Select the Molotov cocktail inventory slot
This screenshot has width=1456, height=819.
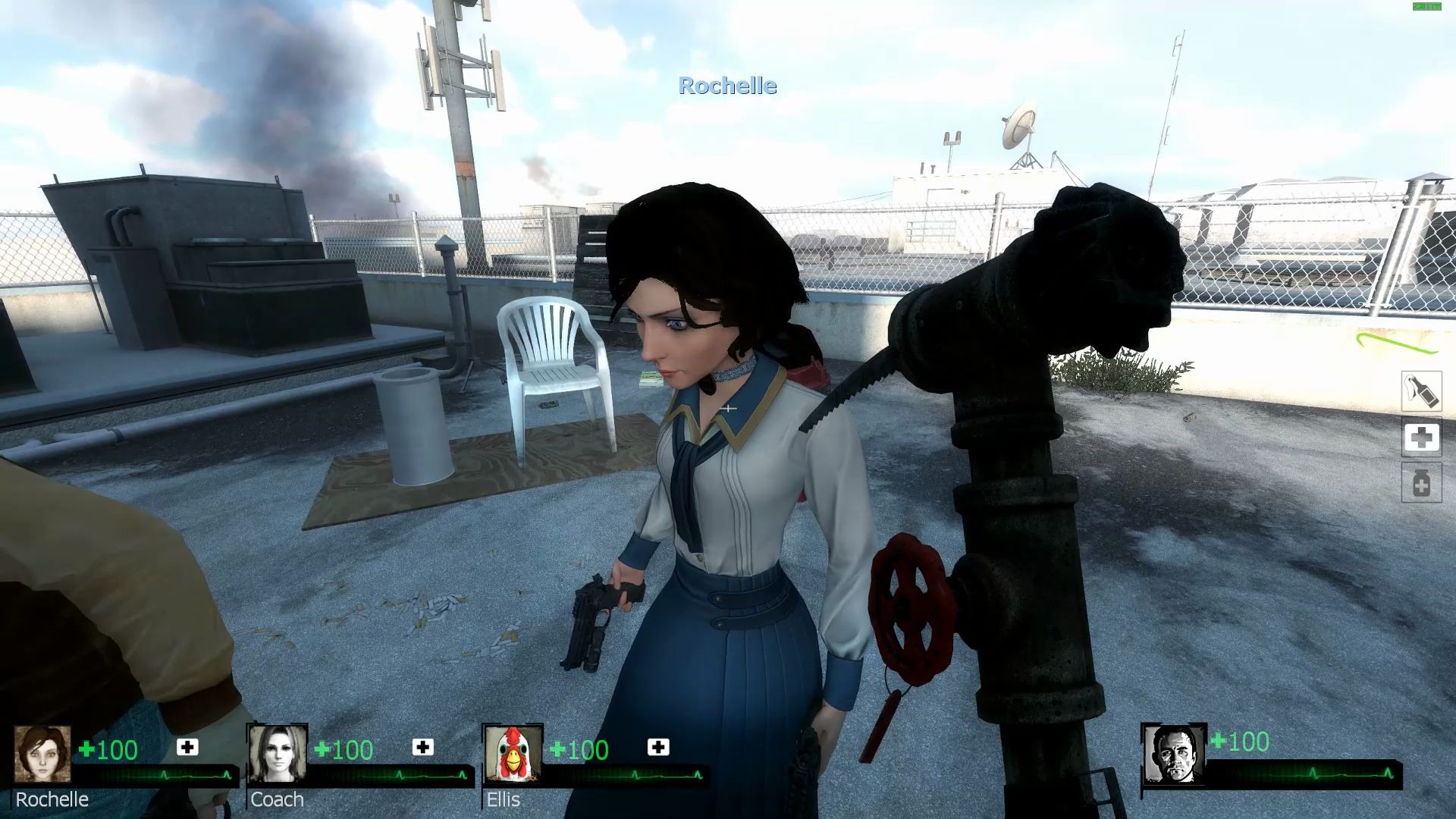click(1420, 391)
